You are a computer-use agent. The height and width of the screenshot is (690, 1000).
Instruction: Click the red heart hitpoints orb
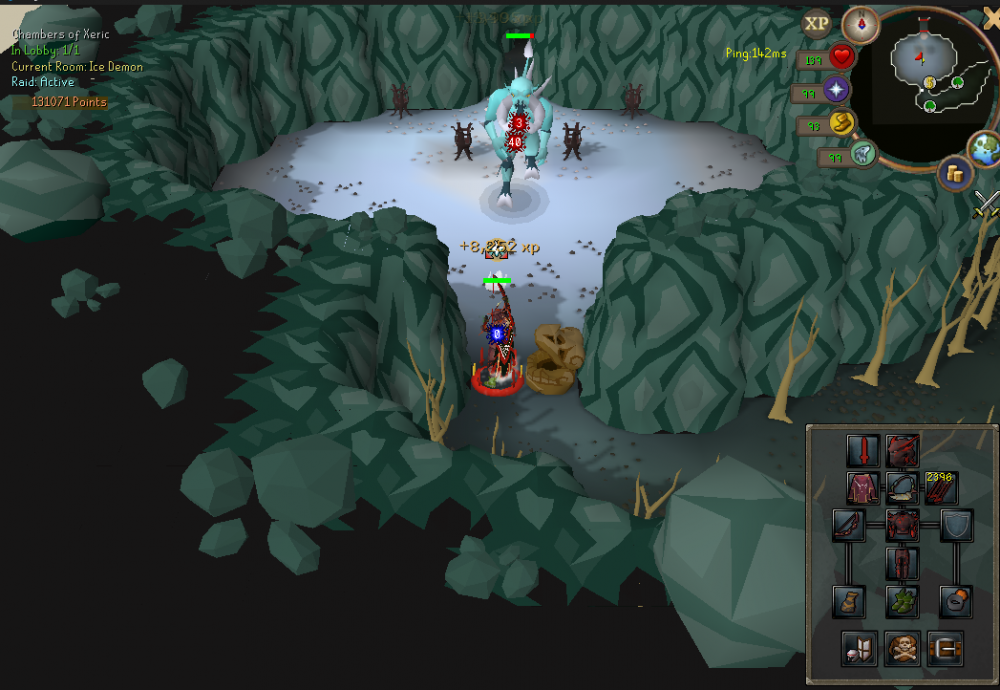pyautogui.click(x=842, y=58)
